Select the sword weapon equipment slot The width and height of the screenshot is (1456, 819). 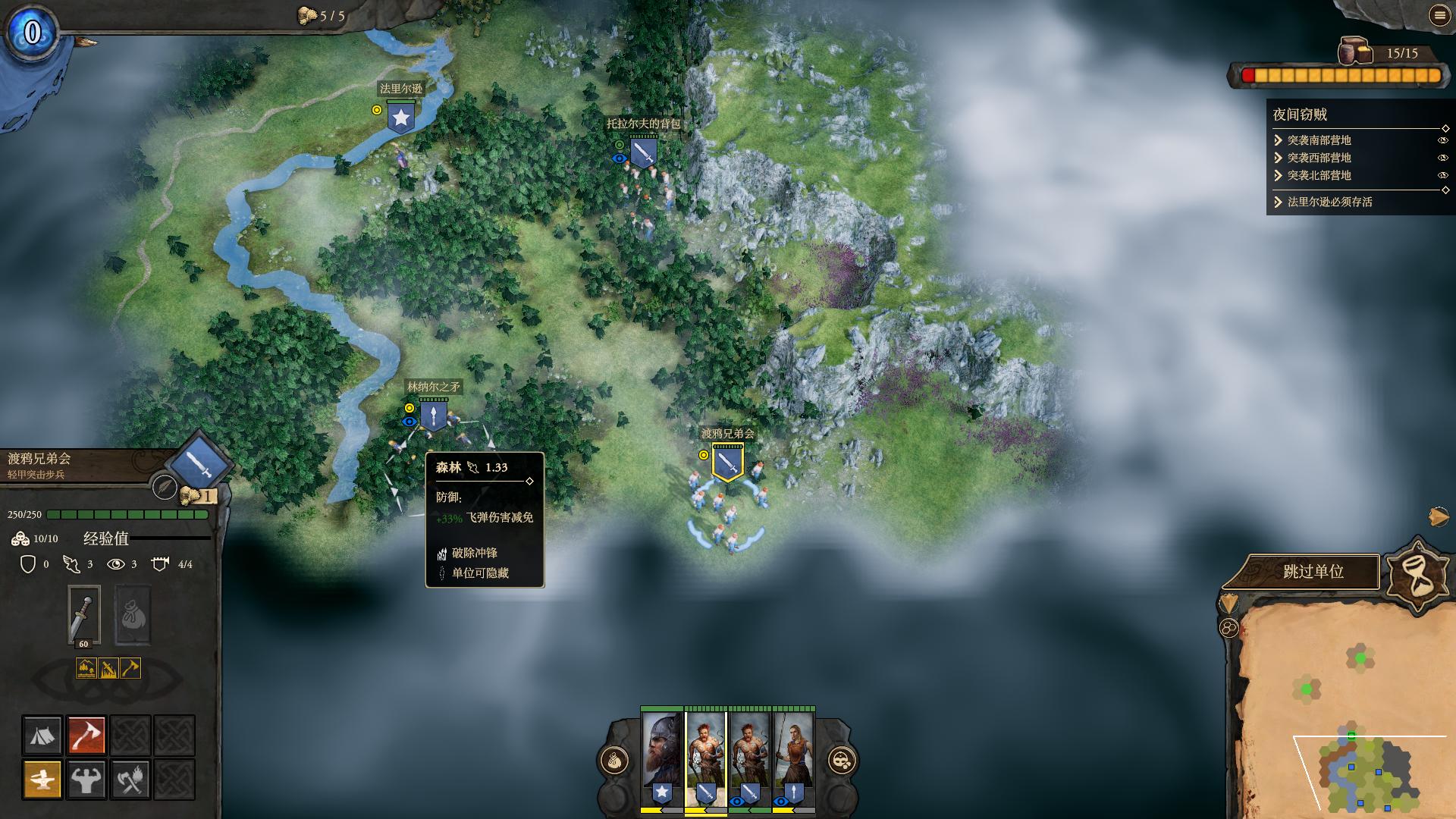(83, 616)
